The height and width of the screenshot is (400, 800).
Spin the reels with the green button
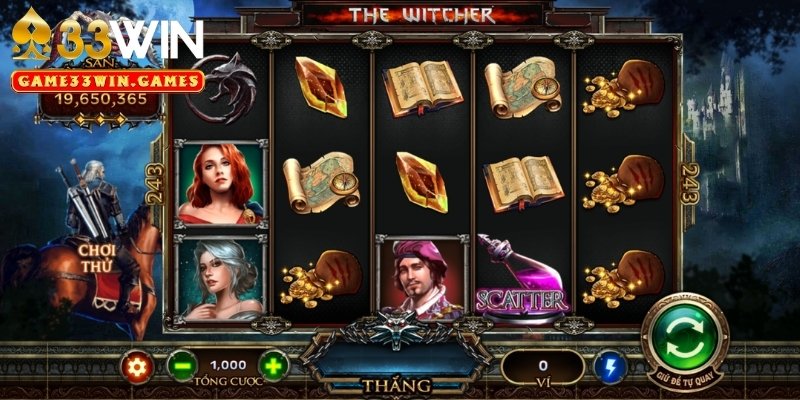pyautogui.click(x=685, y=335)
